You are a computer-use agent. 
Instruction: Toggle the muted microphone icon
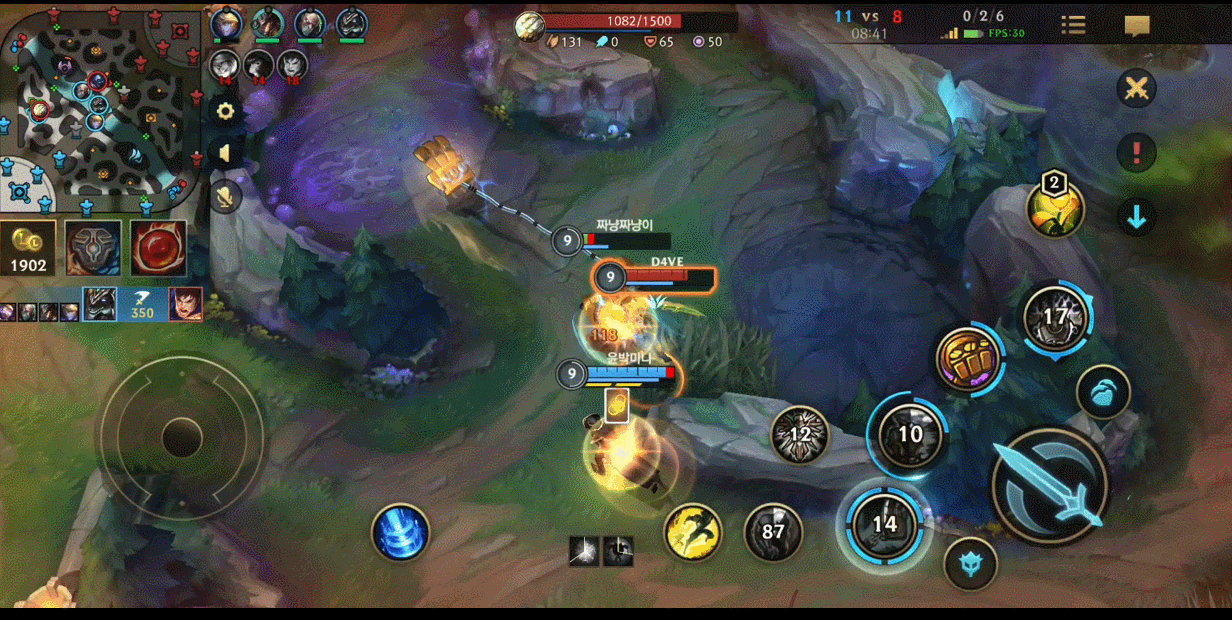[226, 196]
